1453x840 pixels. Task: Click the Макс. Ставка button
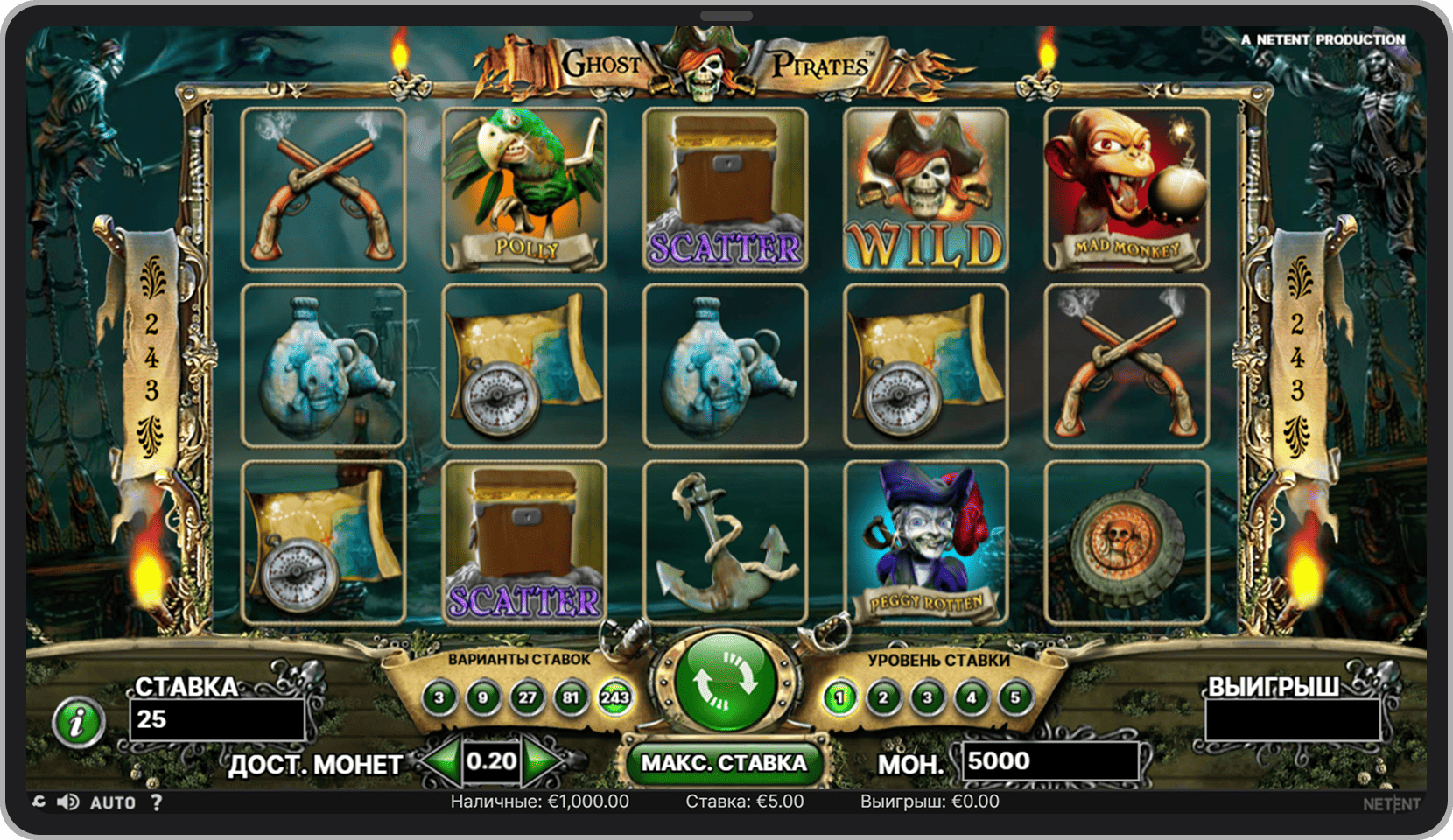click(724, 763)
